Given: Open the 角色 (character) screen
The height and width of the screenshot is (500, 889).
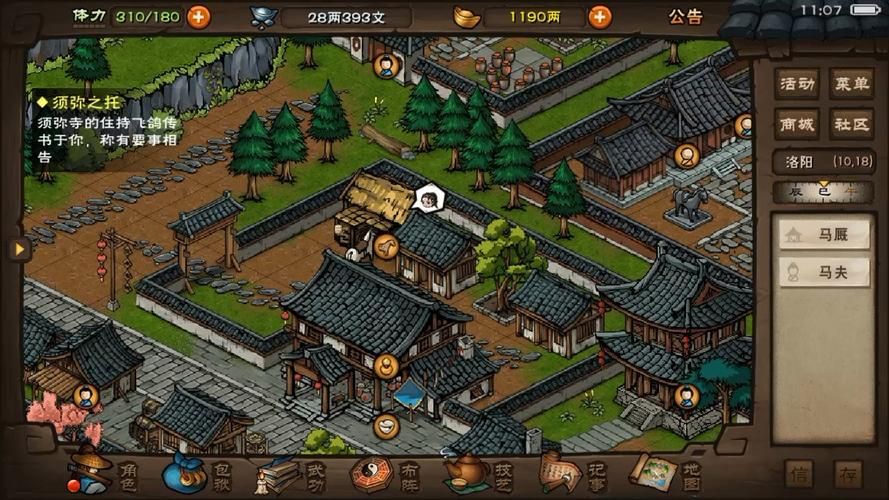Looking at the screenshot, I should (x=105, y=472).
